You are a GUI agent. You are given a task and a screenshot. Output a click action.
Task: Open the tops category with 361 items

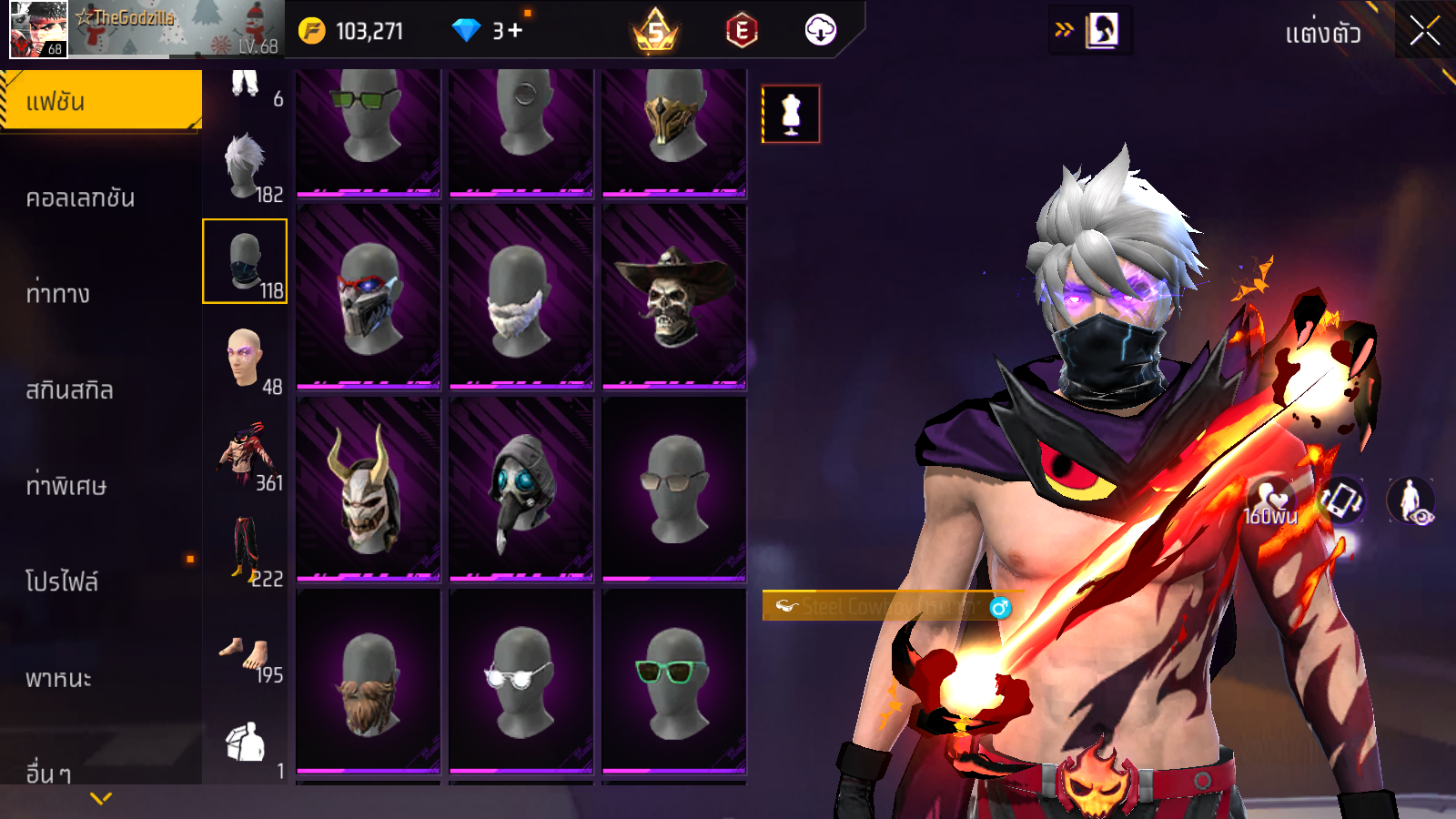click(245, 455)
